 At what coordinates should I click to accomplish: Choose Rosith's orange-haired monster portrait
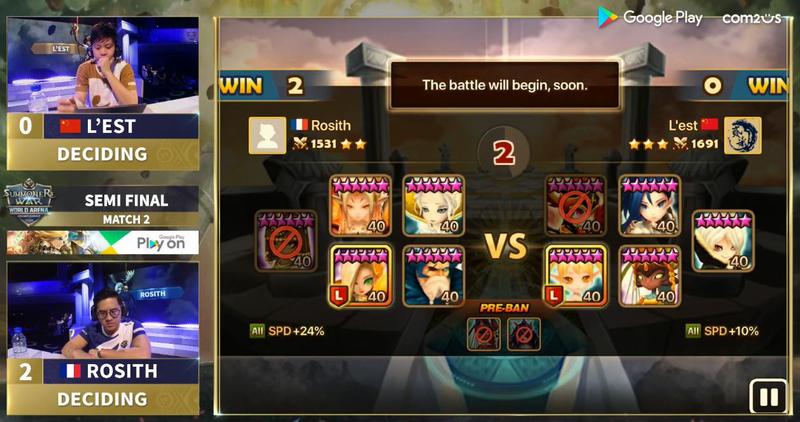pyautogui.click(x=360, y=205)
